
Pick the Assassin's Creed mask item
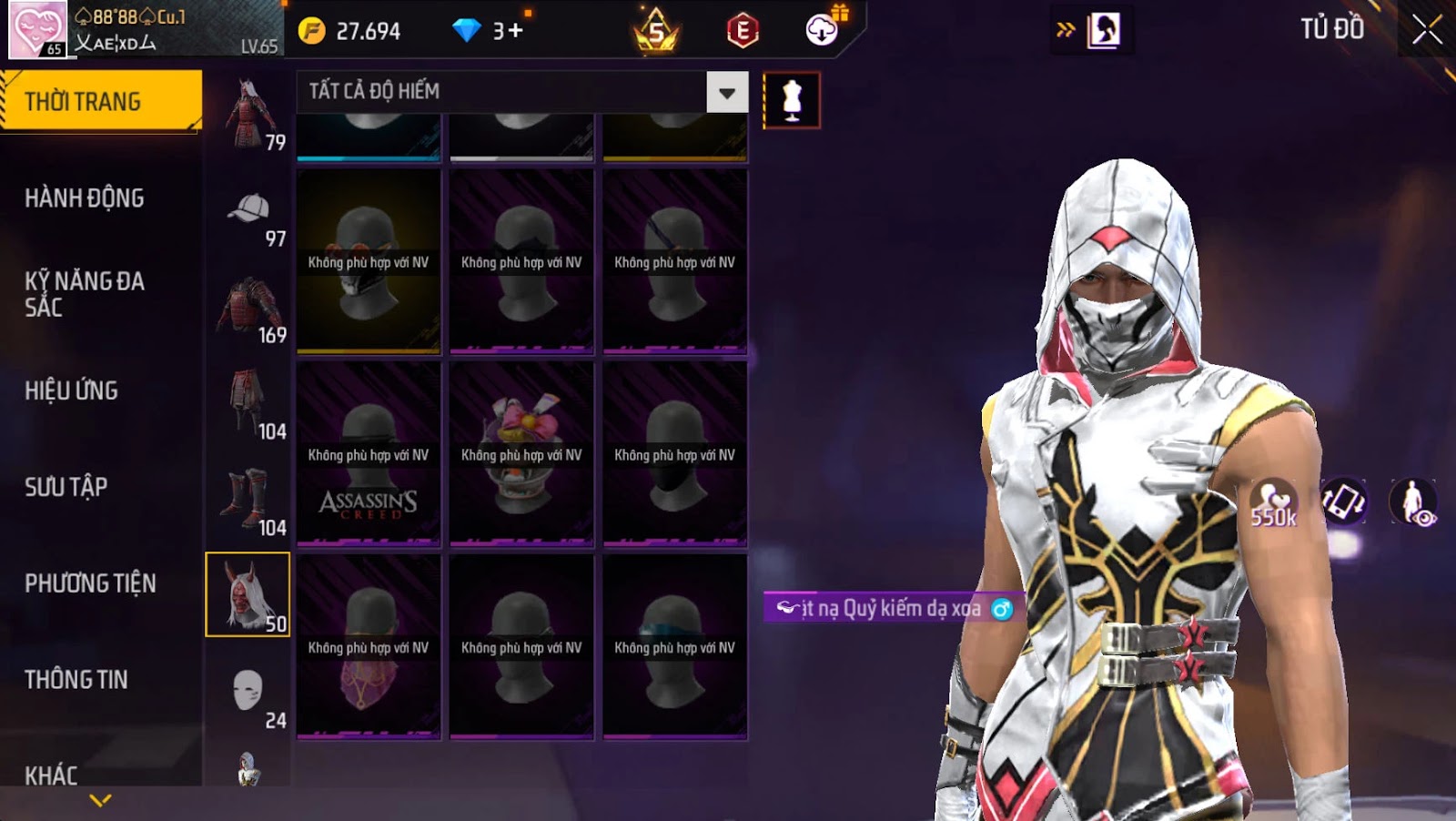point(369,455)
